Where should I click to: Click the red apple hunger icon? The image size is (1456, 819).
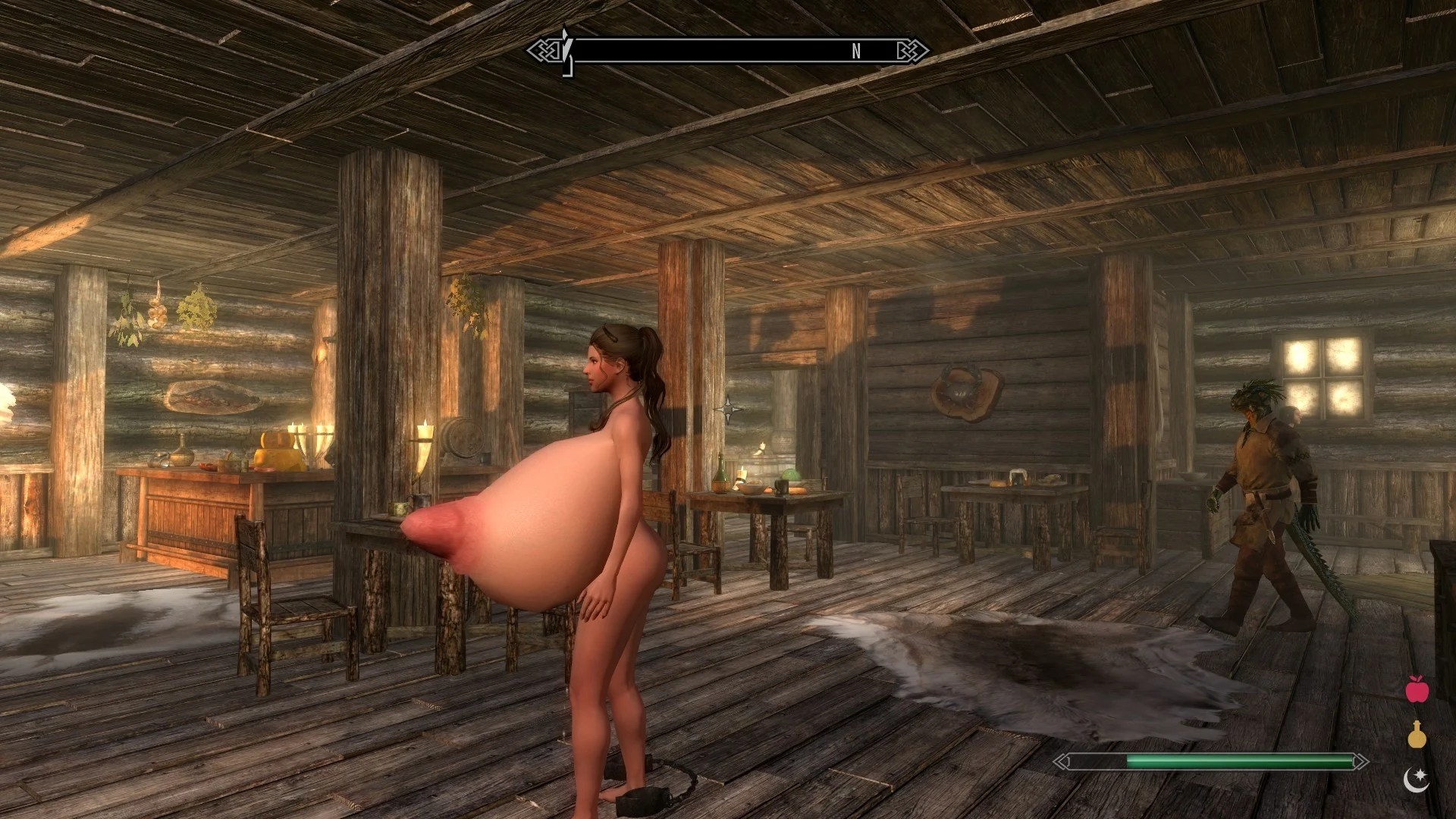1417,689
